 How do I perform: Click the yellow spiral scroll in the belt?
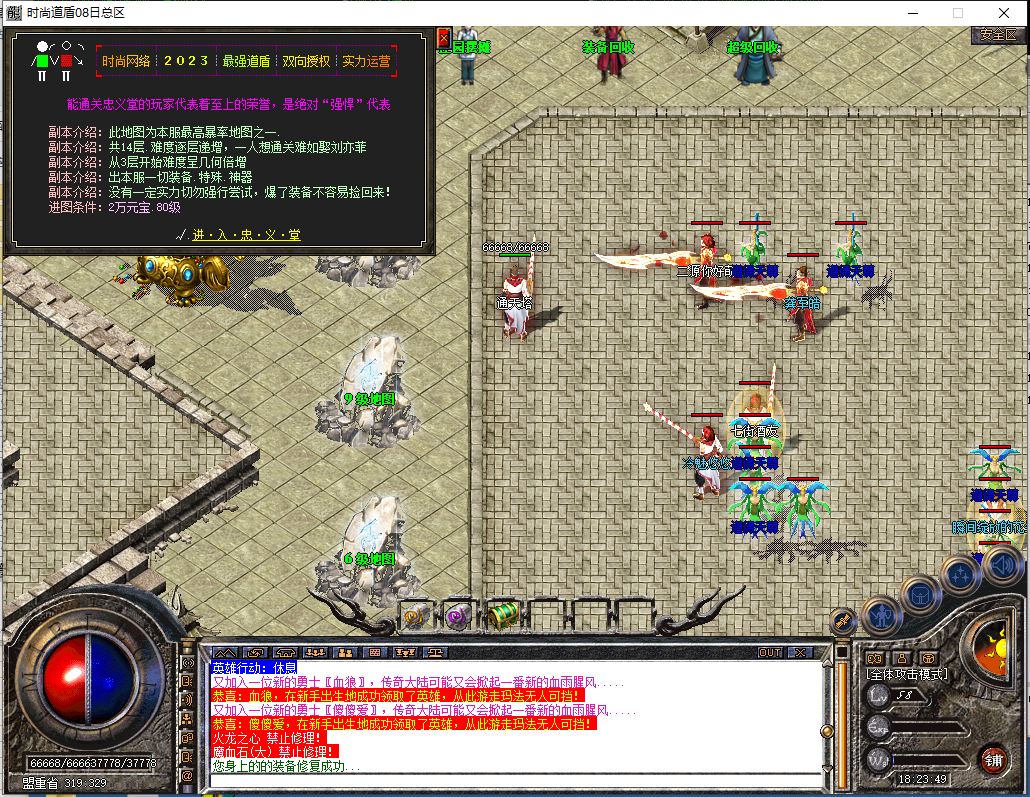[x=416, y=615]
